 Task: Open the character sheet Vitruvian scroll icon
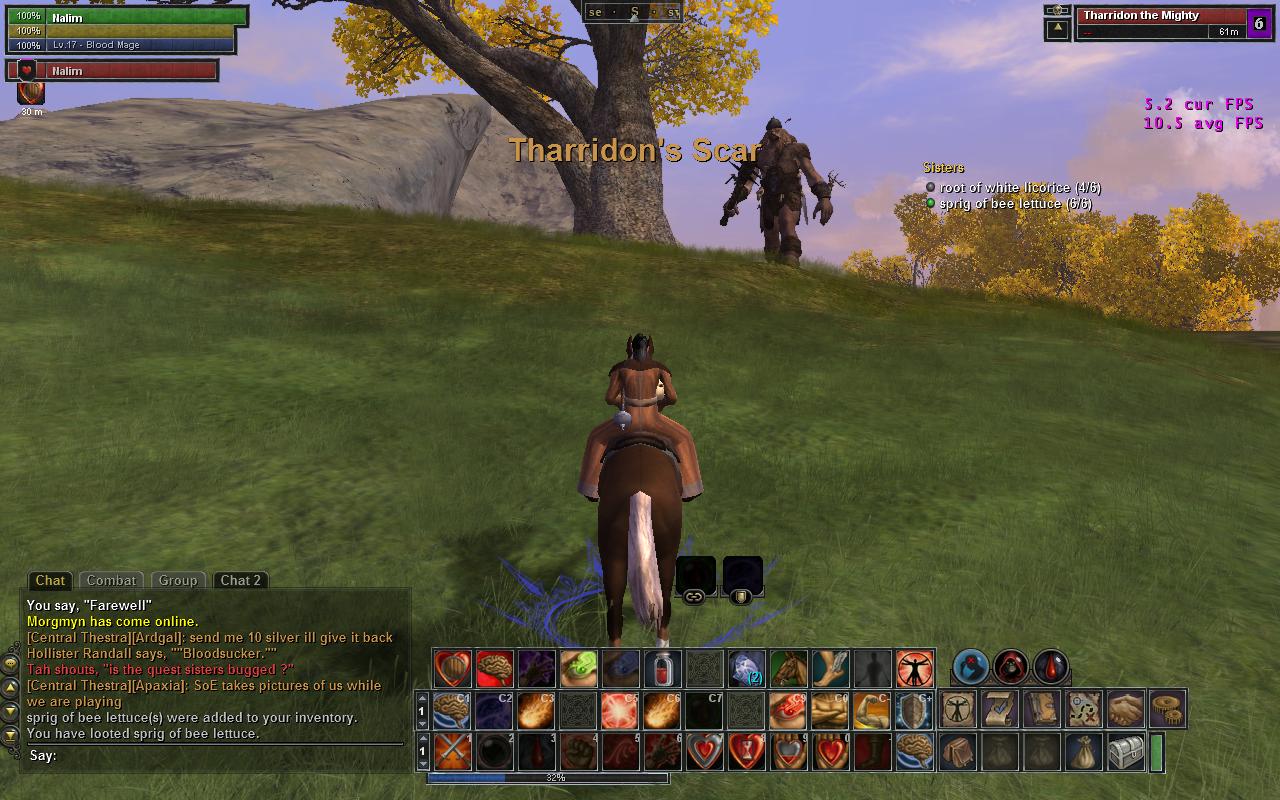(959, 709)
